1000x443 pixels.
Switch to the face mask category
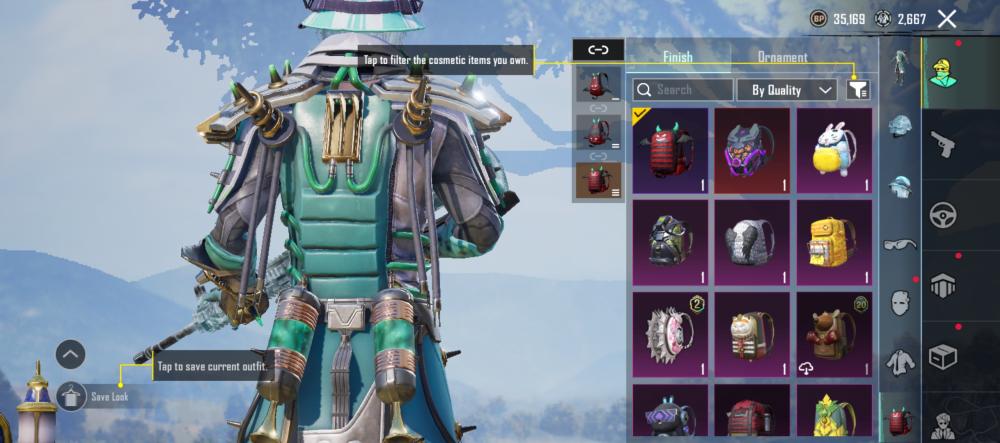coord(900,302)
